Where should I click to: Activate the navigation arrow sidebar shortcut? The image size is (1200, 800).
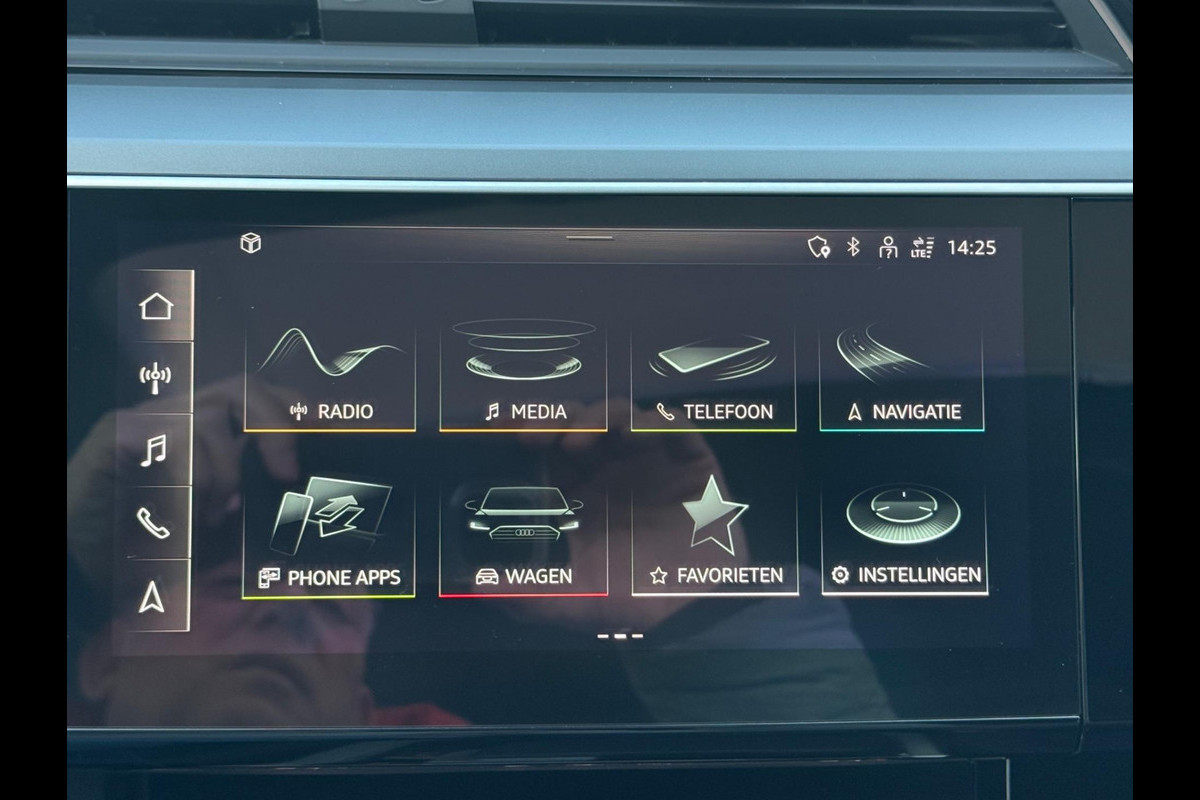point(152,596)
